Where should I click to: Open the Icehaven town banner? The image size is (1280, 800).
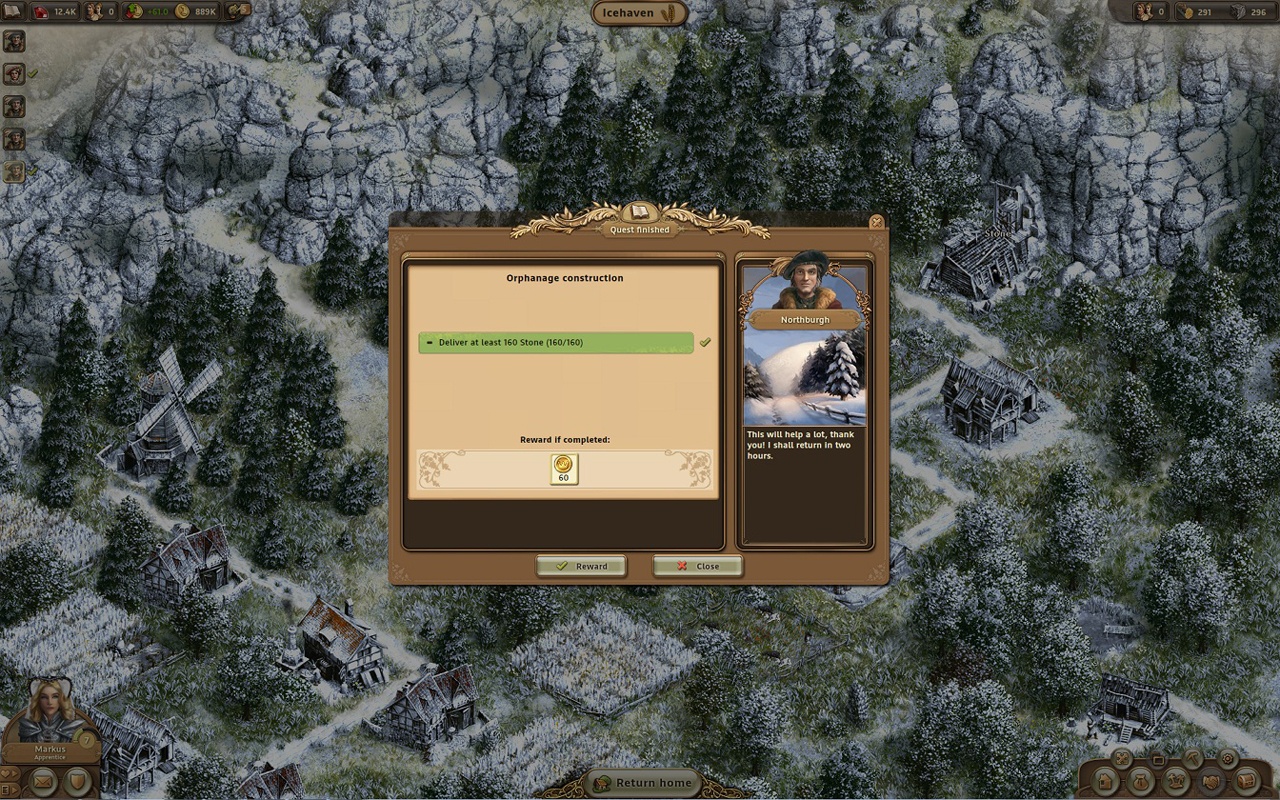(x=640, y=13)
